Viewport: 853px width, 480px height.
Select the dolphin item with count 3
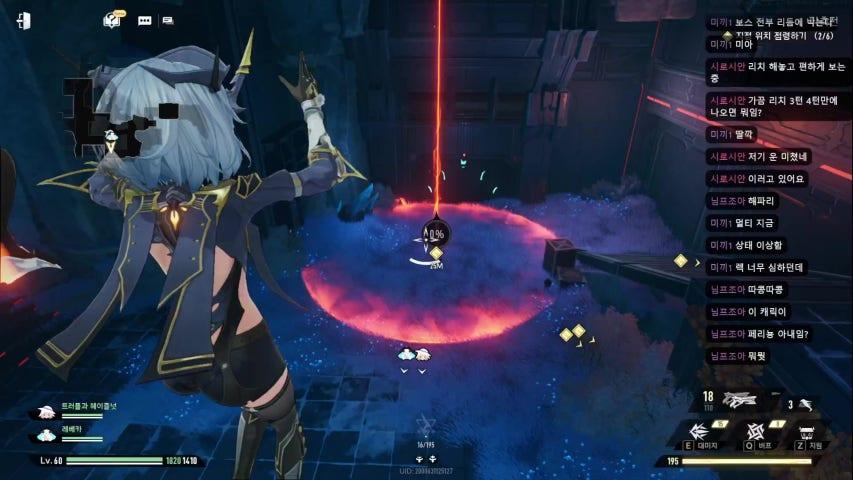pyautogui.click(x=804, y=403)
